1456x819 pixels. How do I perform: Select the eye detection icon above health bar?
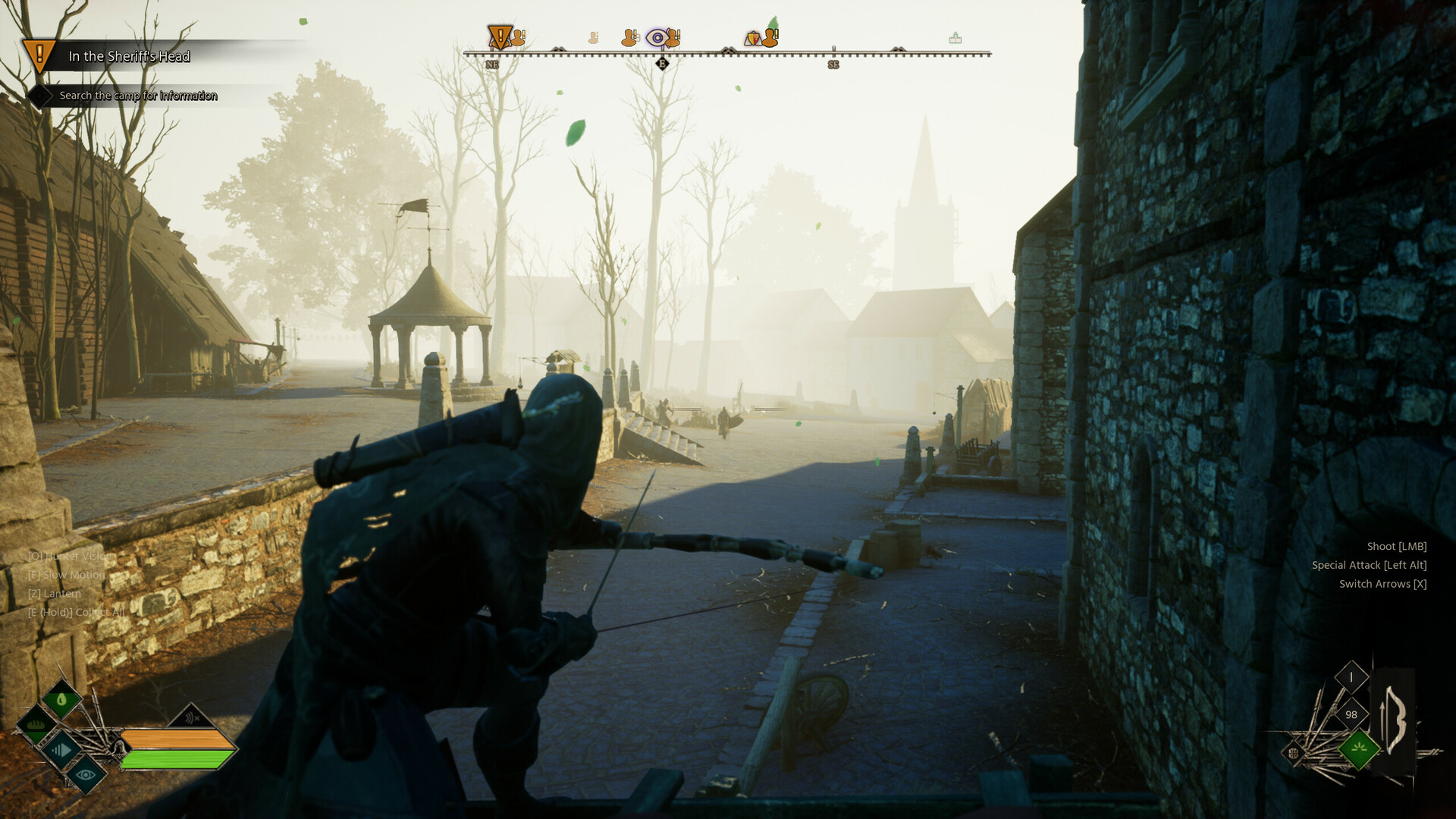(x=86, y=776)
